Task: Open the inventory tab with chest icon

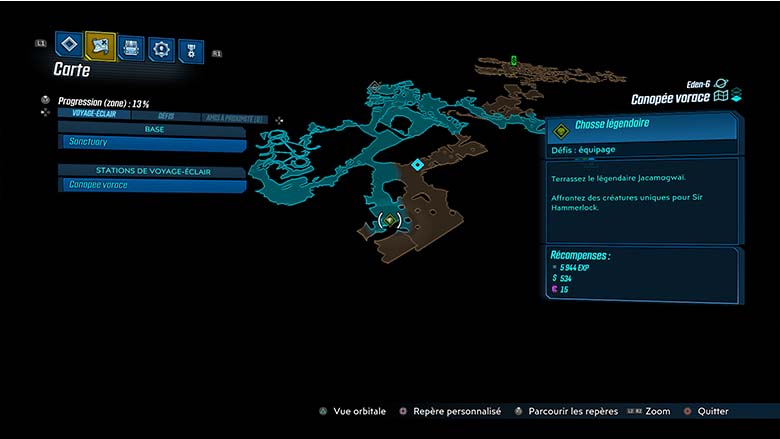Action: 131,47
